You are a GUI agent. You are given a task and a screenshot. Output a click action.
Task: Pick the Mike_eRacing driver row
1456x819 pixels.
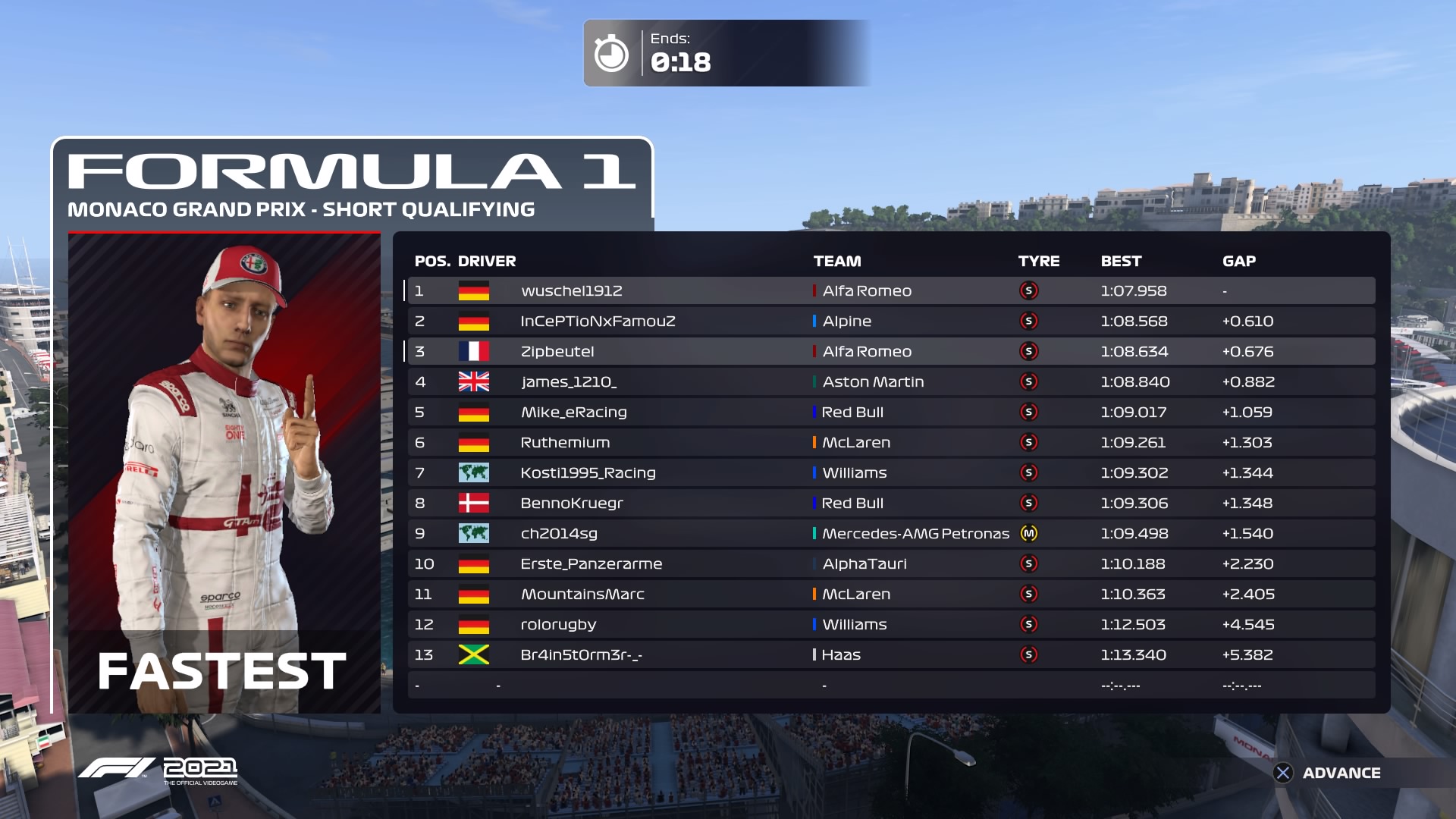(890, 412)
